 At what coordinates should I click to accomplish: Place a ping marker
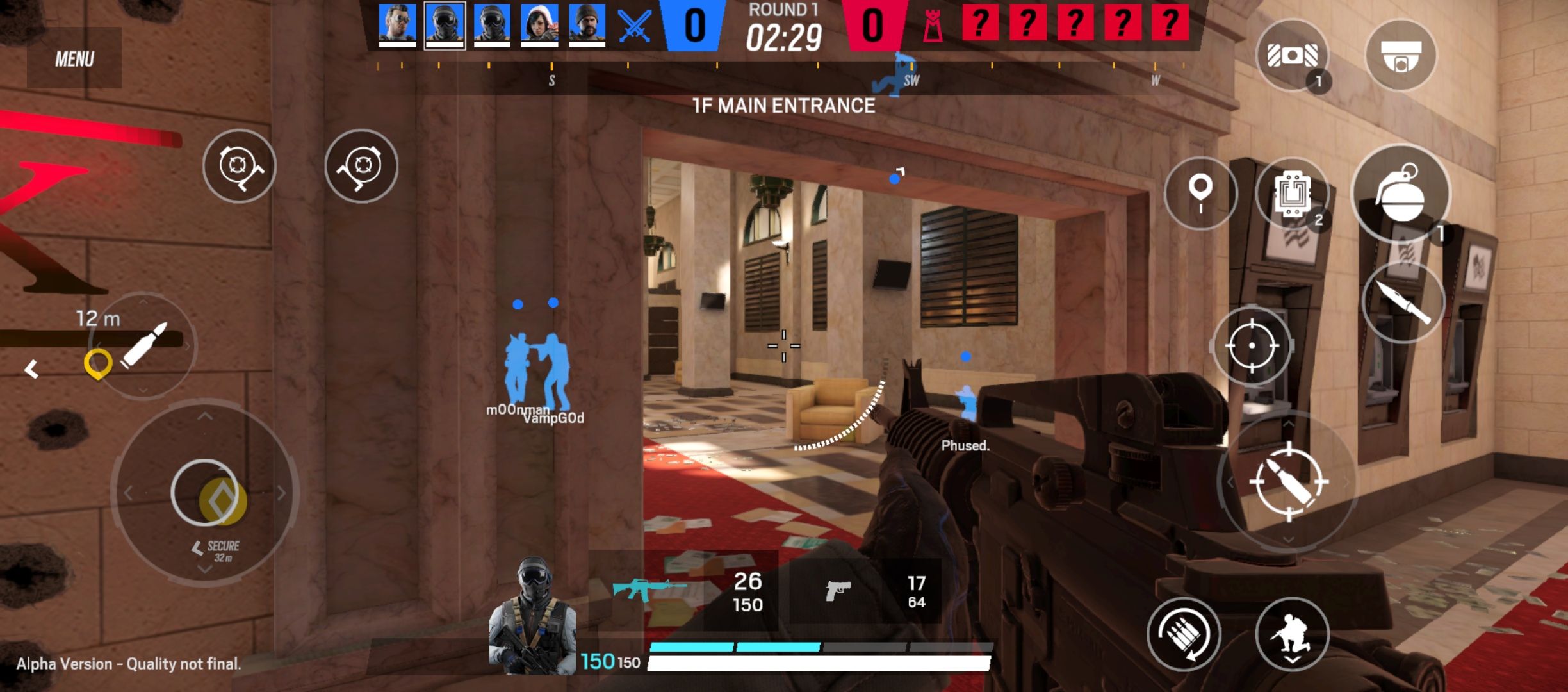point(1200,193)
